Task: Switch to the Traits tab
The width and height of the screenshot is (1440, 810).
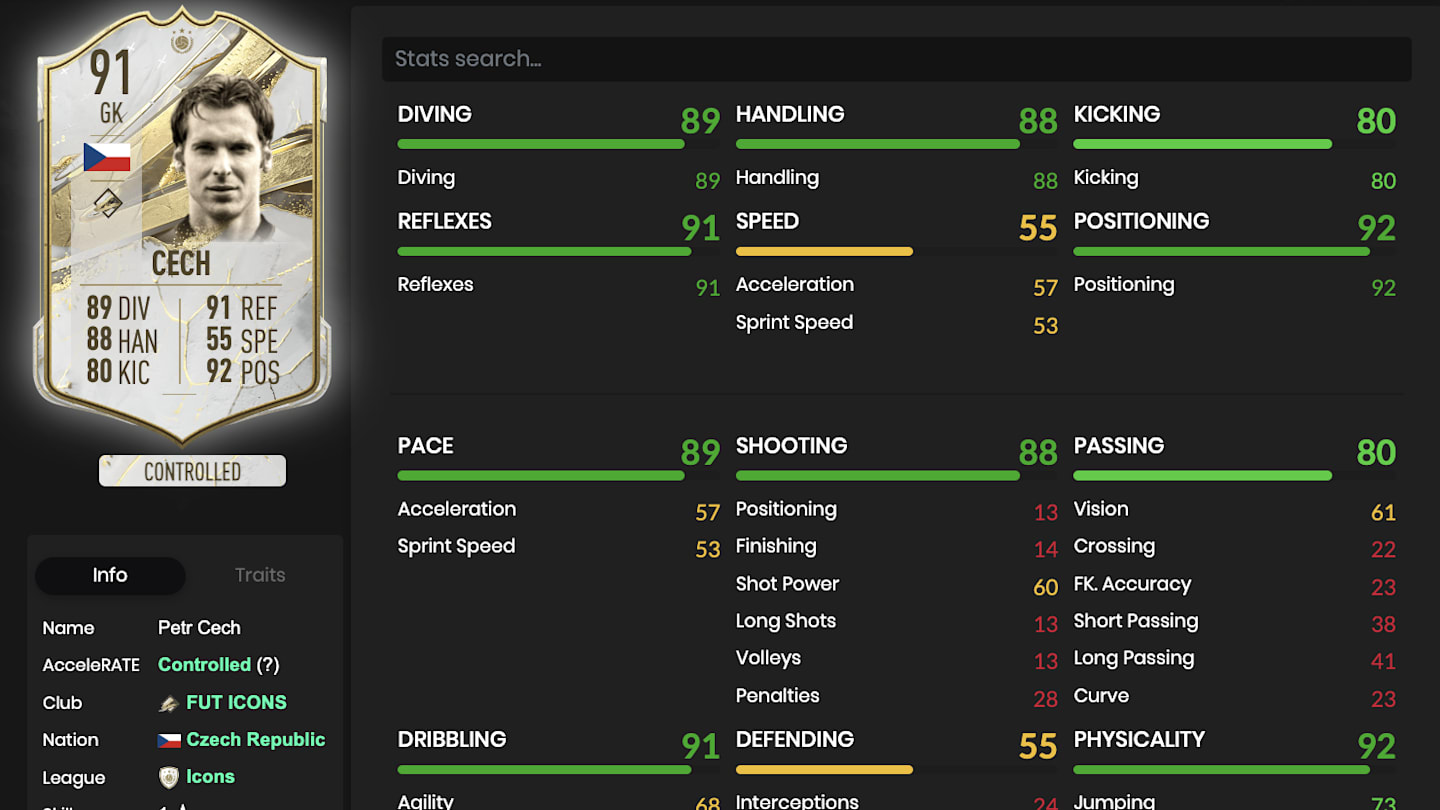Action: click(x=259, y=575)
